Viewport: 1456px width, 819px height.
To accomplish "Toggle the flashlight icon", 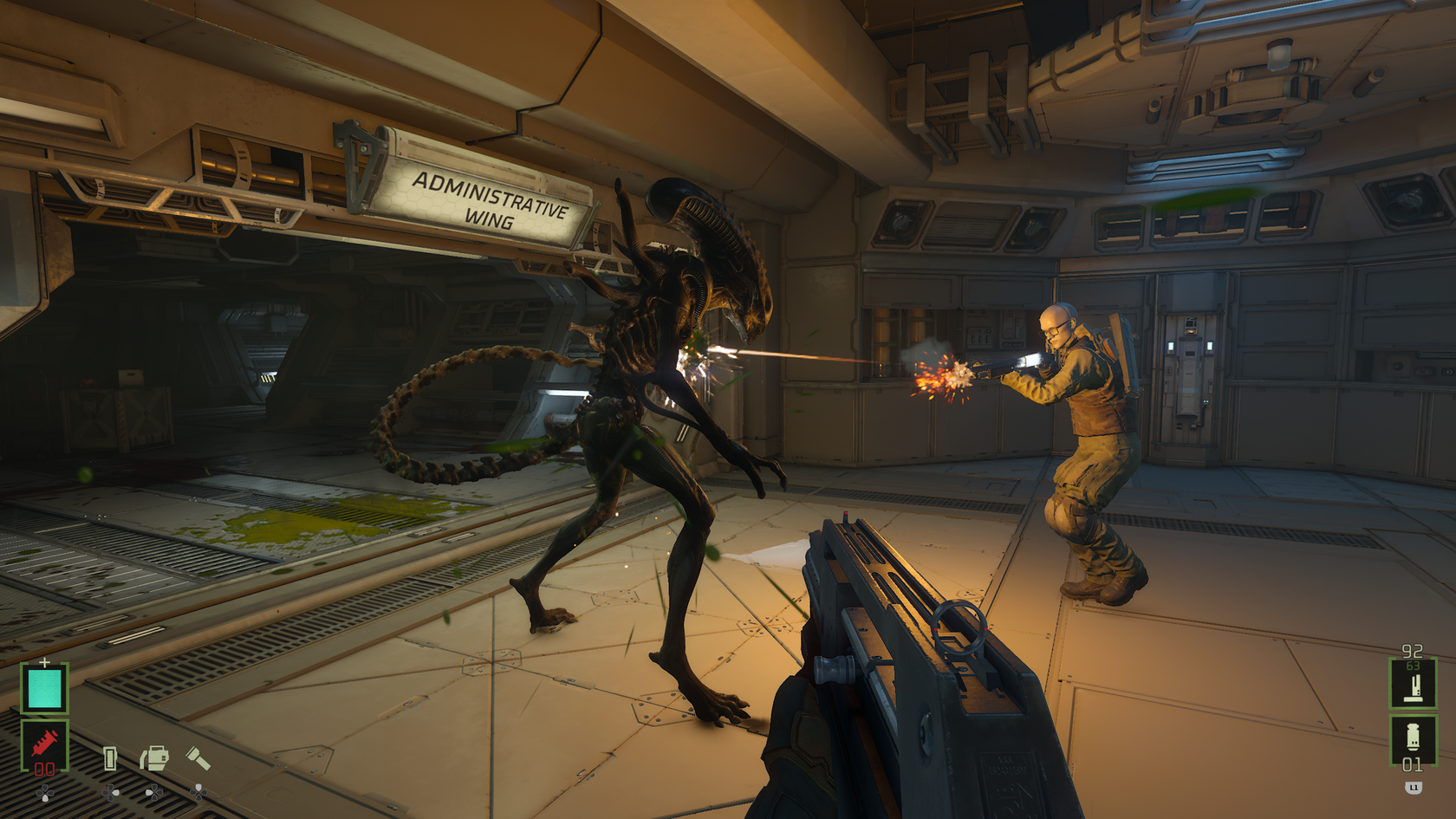I will 198,759.
